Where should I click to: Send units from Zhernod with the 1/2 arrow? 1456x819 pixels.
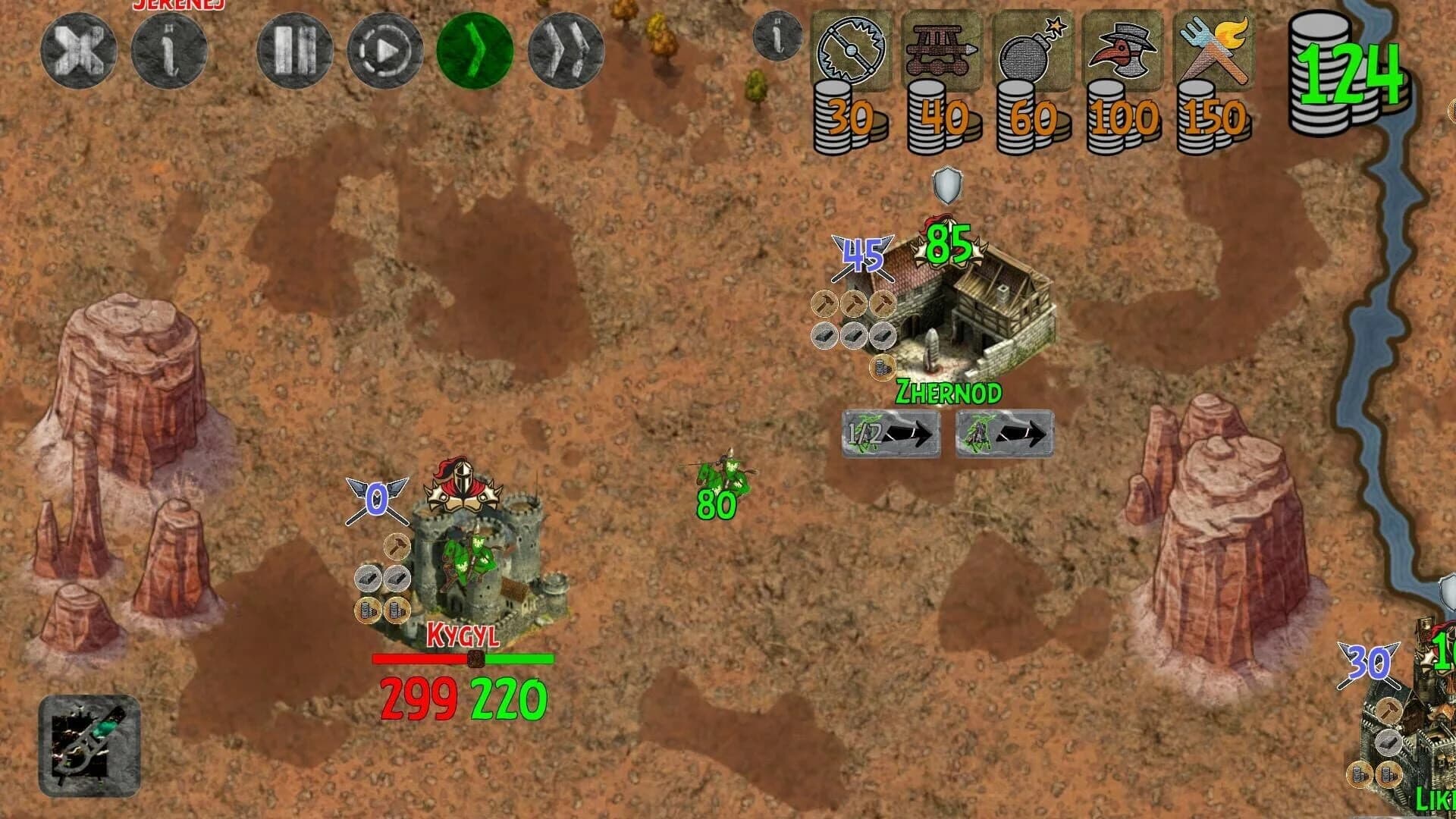click(889, 434)
